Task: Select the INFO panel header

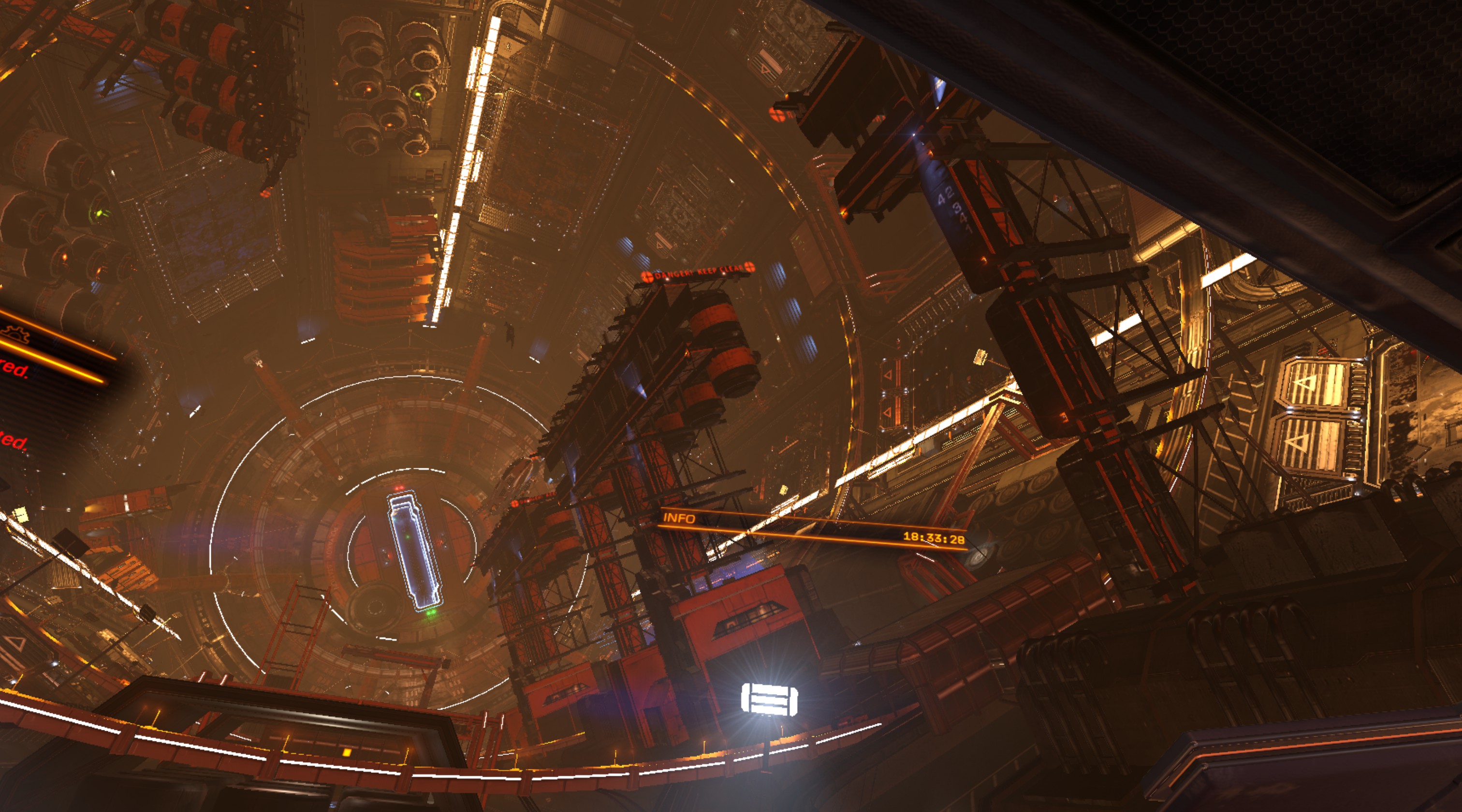Action: coord(679,518)
